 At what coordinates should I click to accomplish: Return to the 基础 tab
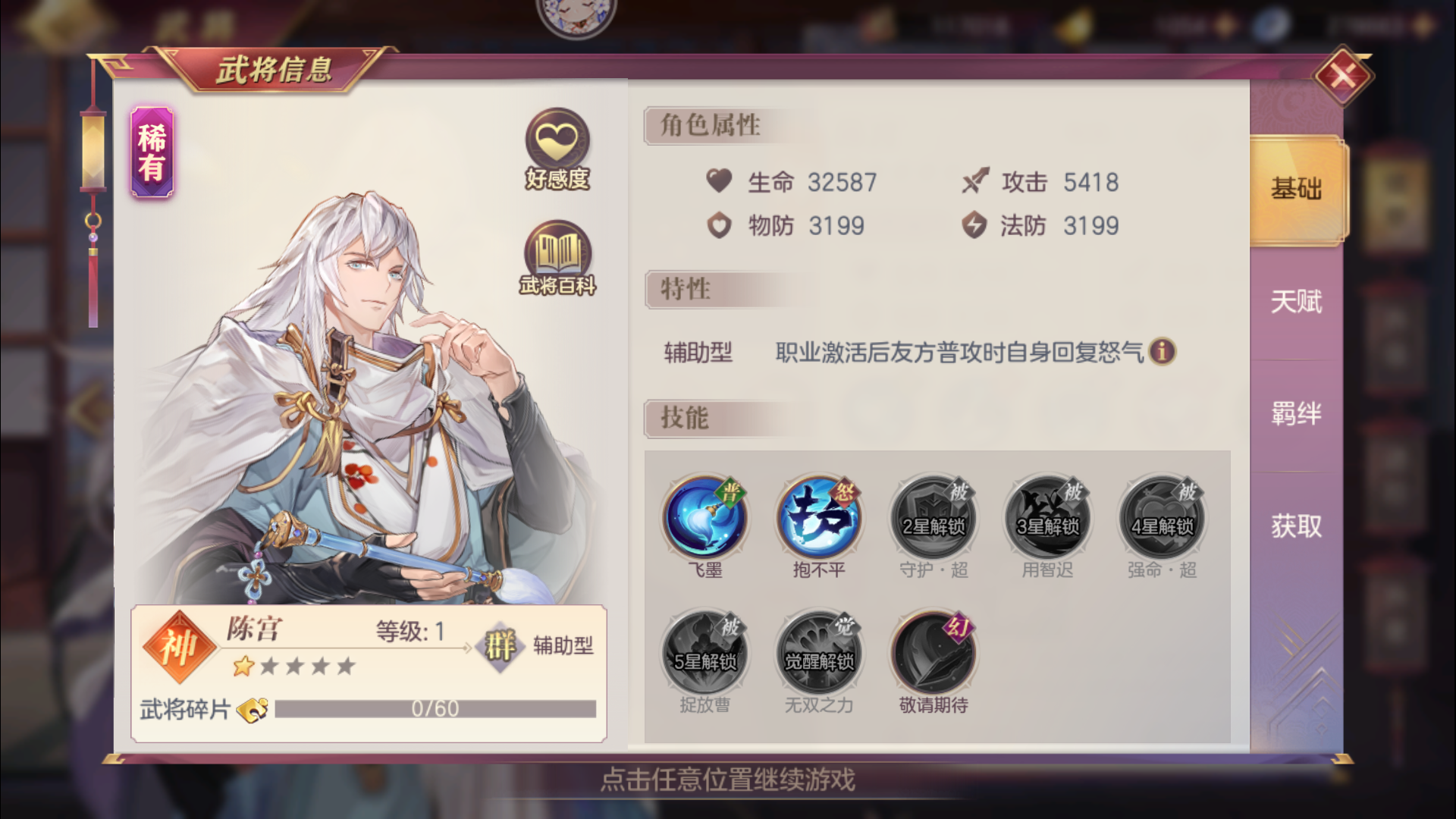1294,190
